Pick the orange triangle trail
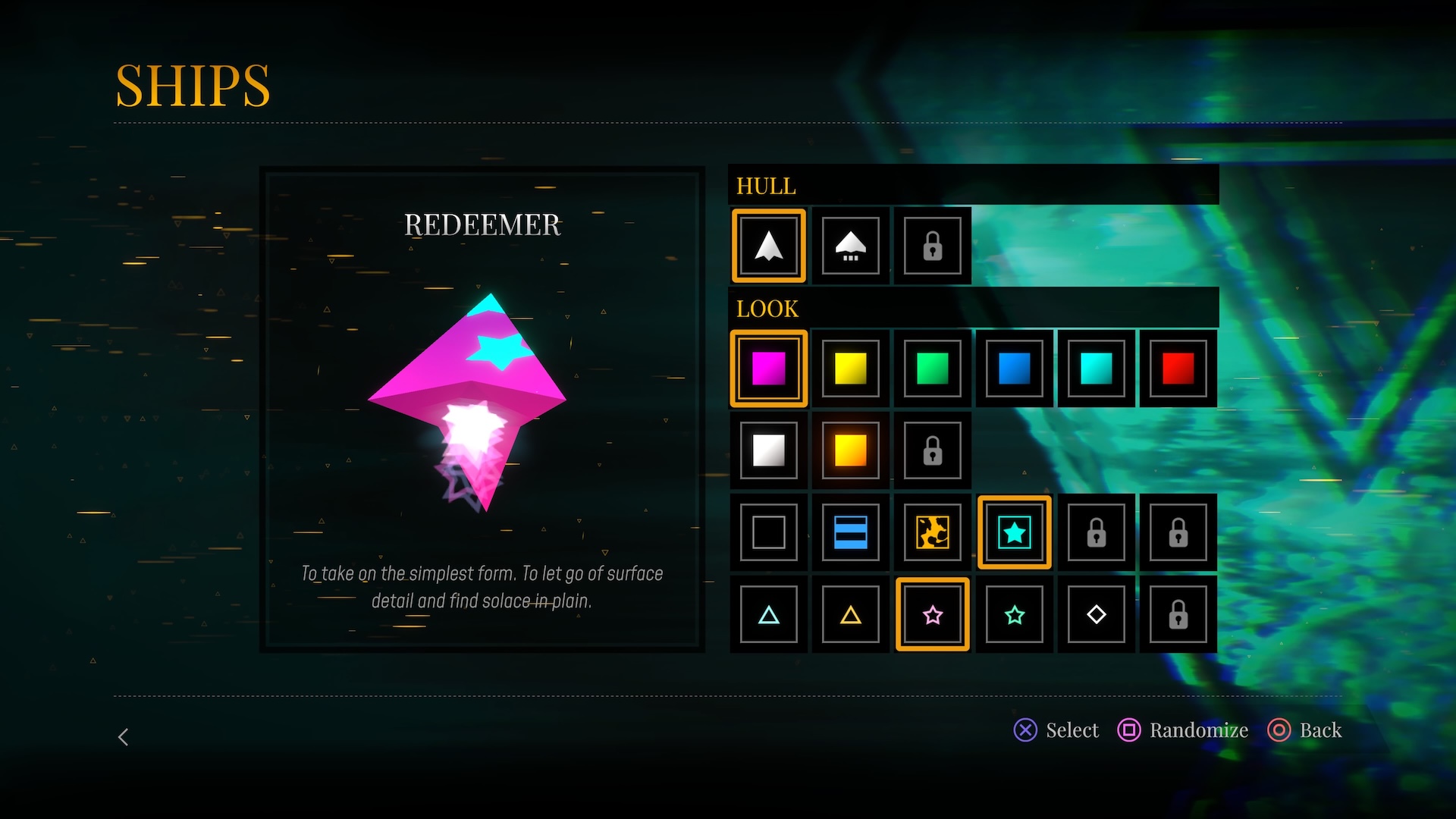The width and height of the screenshot is (1456, 819). tap(850, 614)
